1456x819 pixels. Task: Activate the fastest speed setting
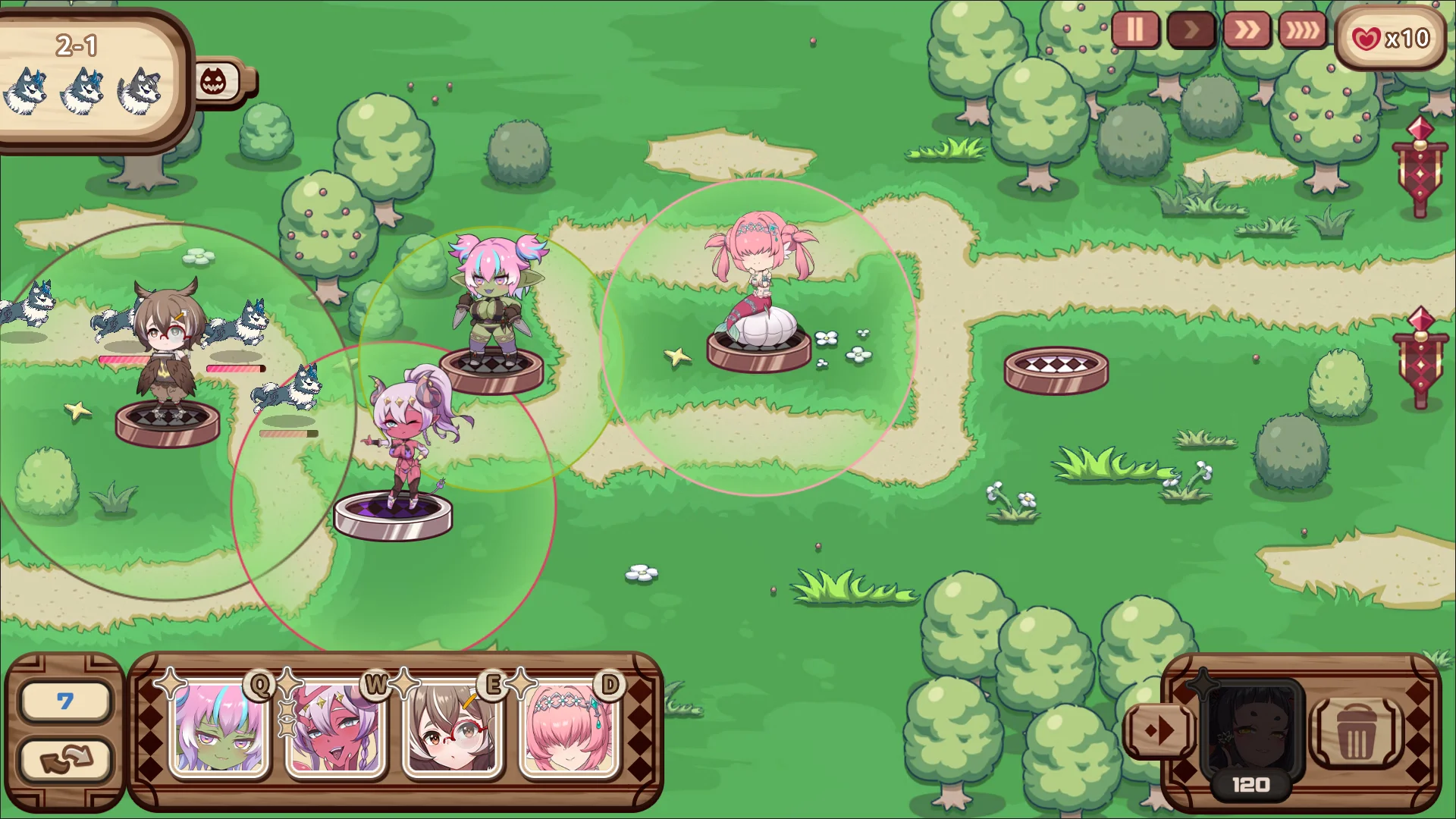pos(1301,30)
